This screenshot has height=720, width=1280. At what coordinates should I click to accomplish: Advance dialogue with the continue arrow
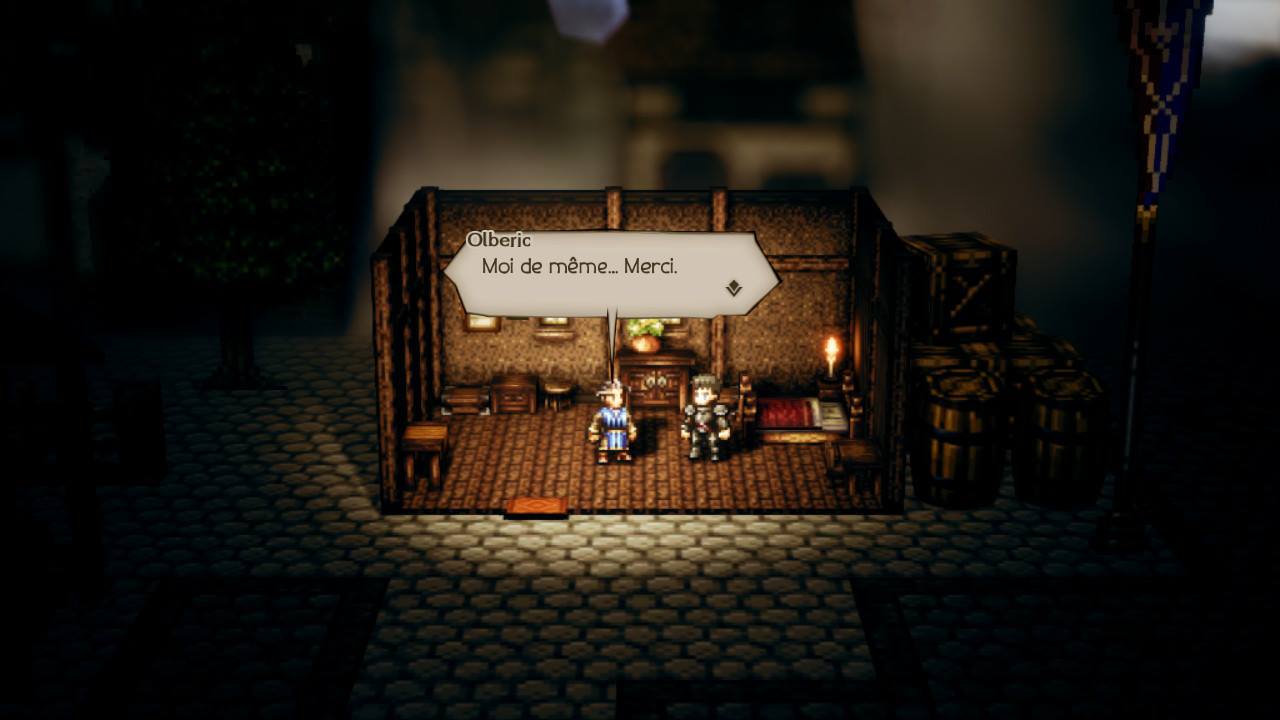pyautogui.click(x=733, y=288)
